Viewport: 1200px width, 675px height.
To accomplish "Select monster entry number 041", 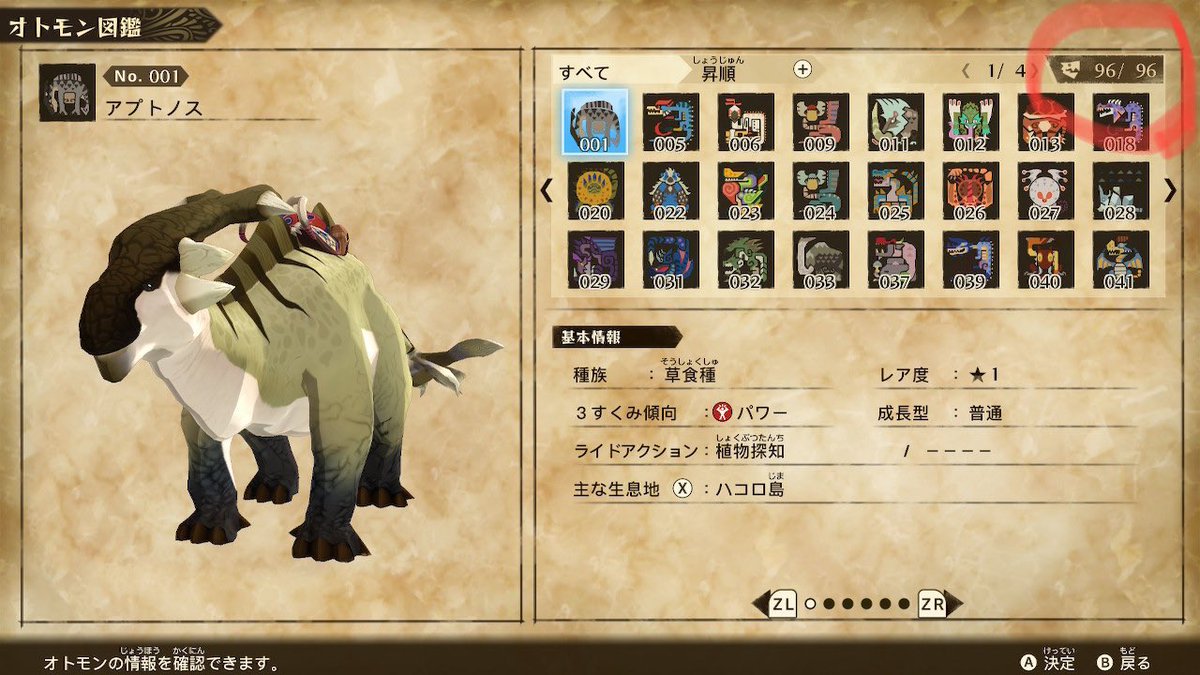I will point(1120,260).
